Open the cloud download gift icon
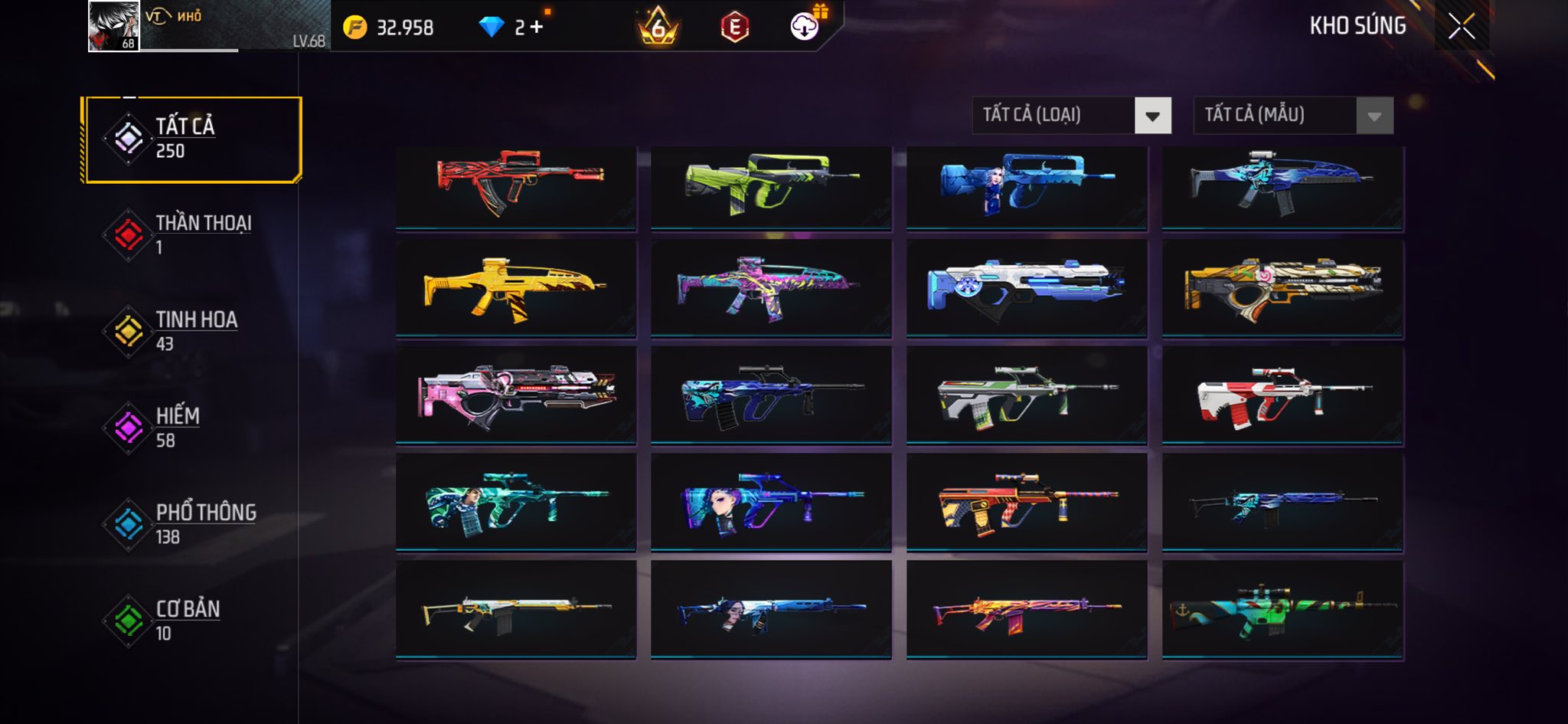Image resolution: width=1568 pixels, height=724 pixels. (805, 26)
